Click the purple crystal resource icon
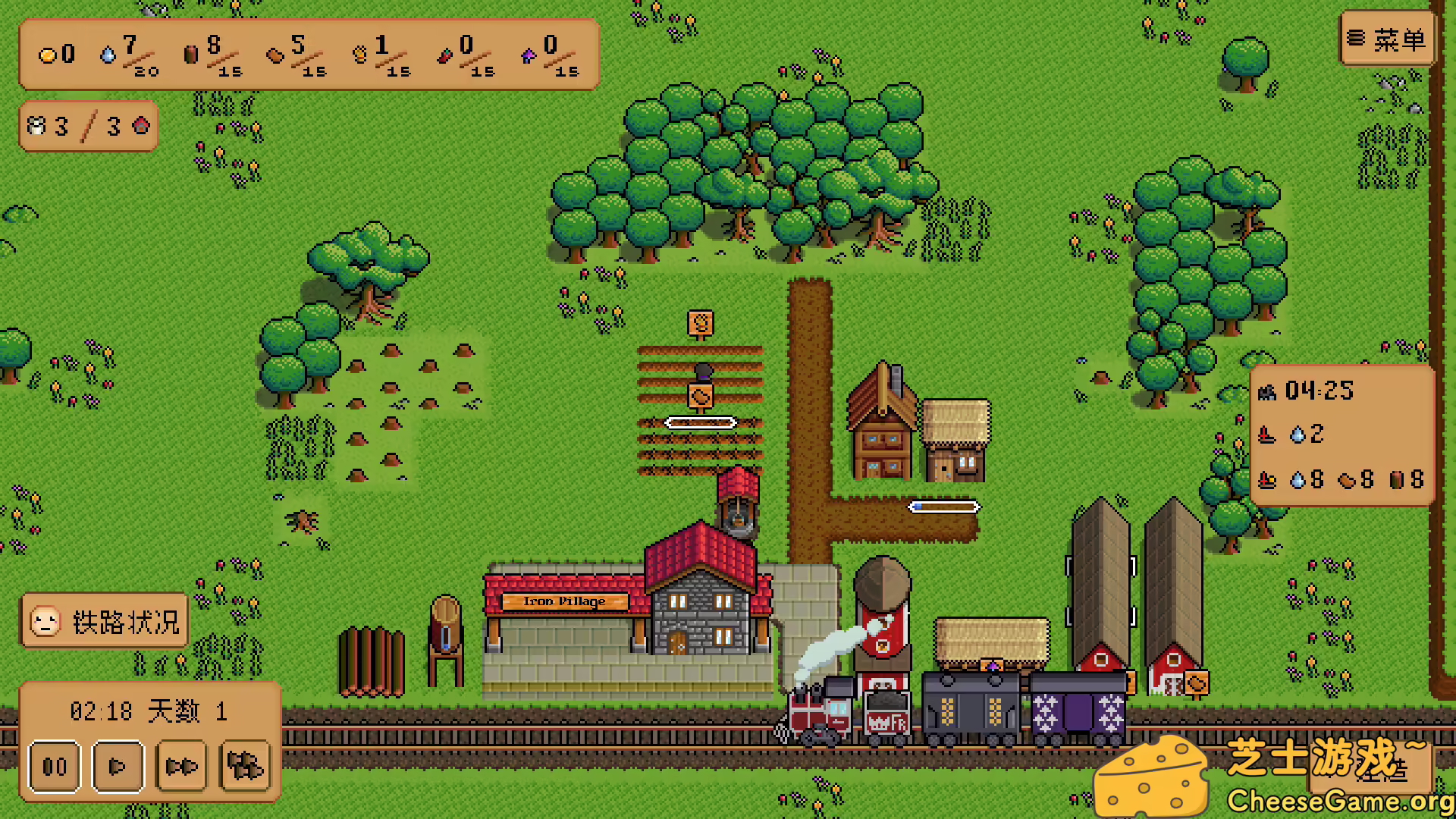Image resolution: width=1456 pixels, height=819 pixels. [529, 56]
